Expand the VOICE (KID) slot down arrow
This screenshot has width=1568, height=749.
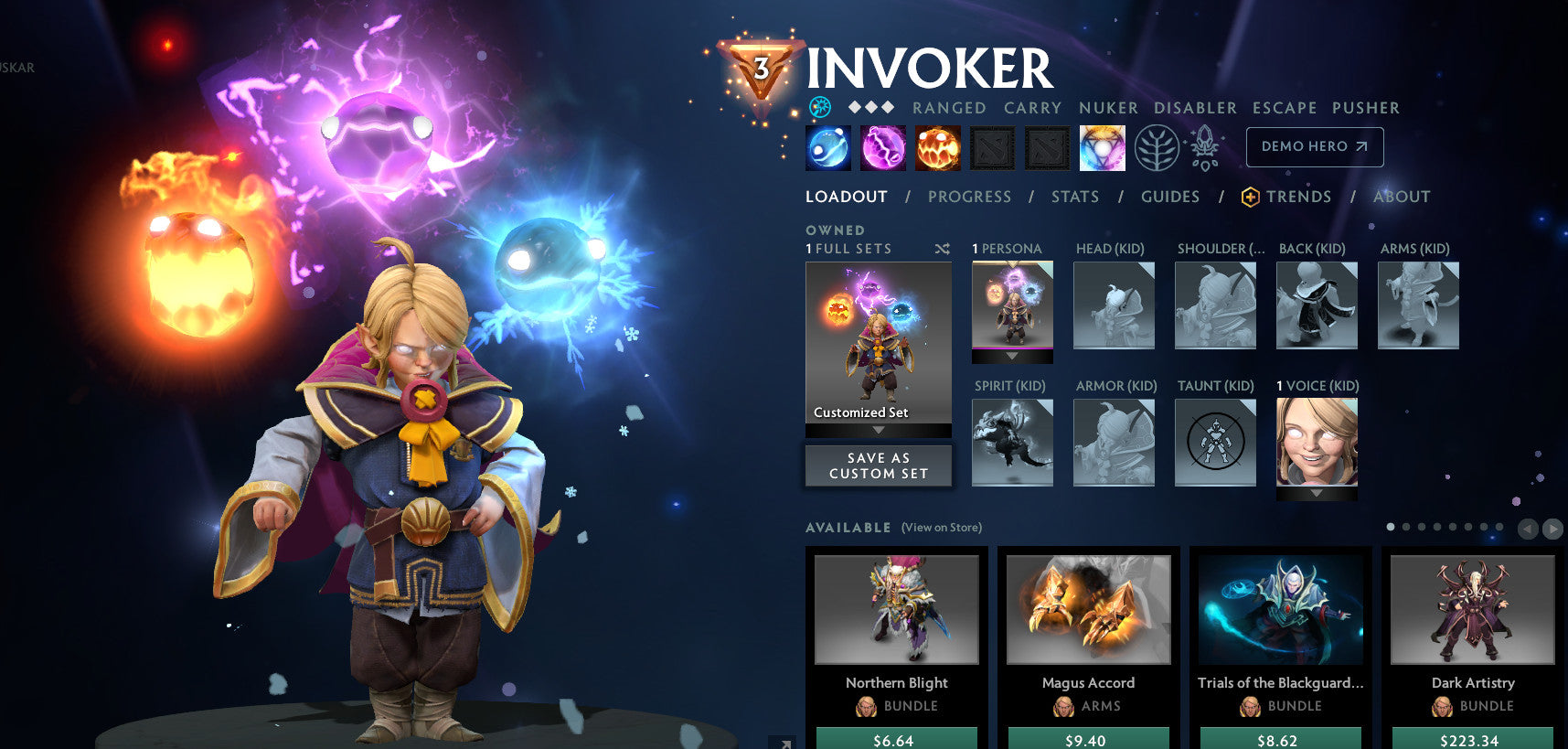[x=1317, y=492]
